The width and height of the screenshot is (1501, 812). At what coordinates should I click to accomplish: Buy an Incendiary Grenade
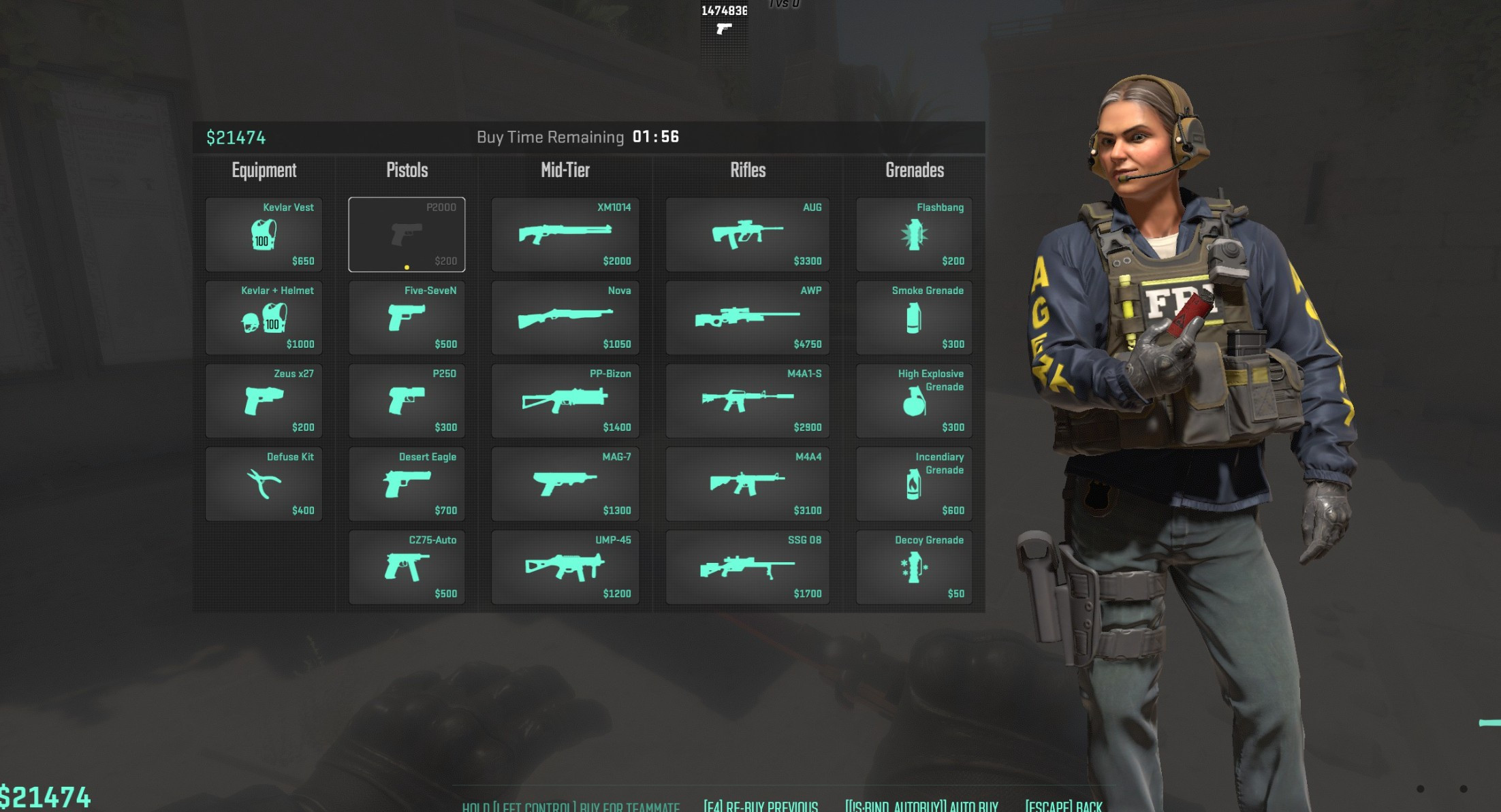pyautogui.click(x=913, y=484)
